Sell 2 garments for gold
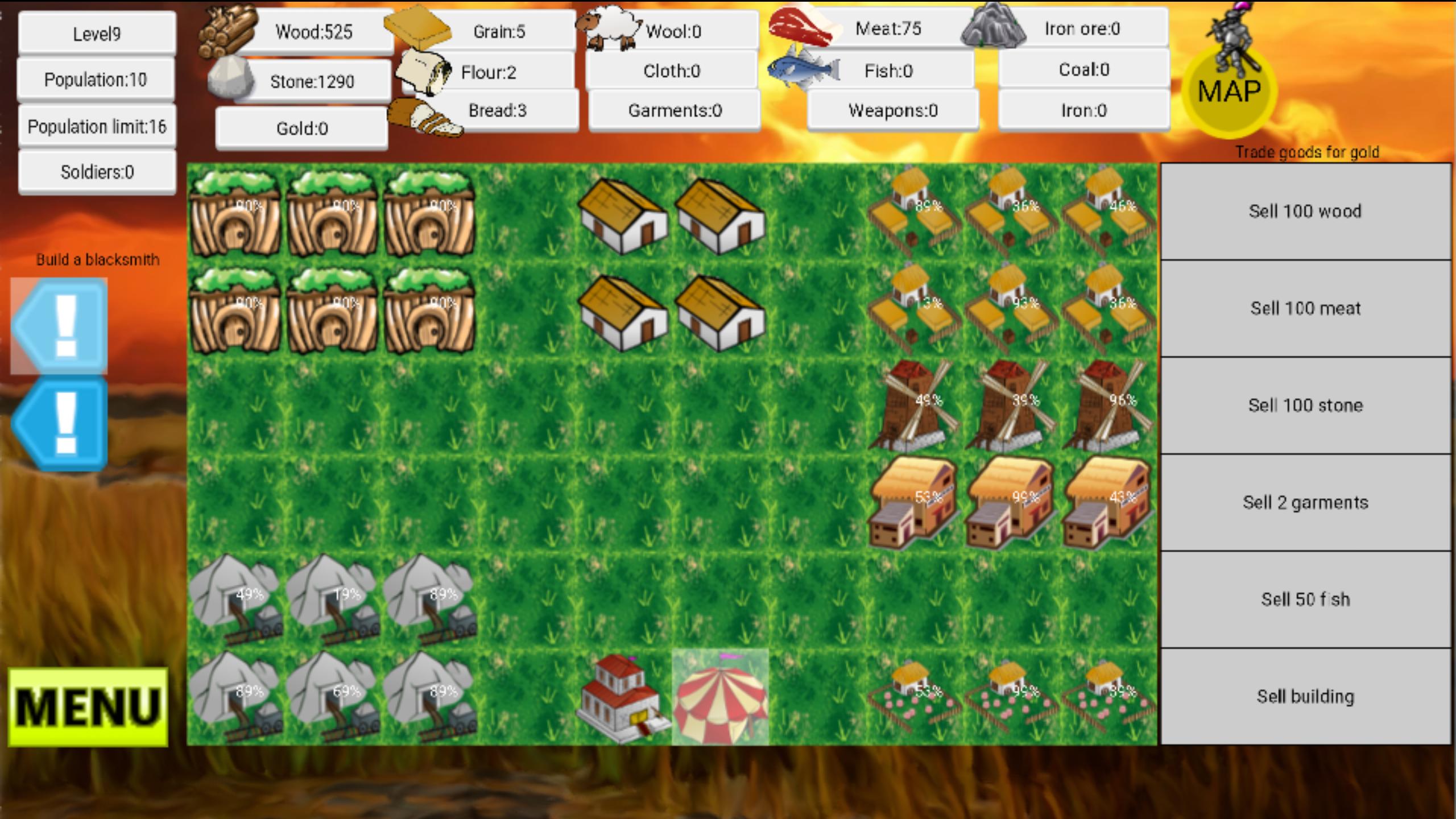The image size is (1456, 819). [x=1305, y=502]
